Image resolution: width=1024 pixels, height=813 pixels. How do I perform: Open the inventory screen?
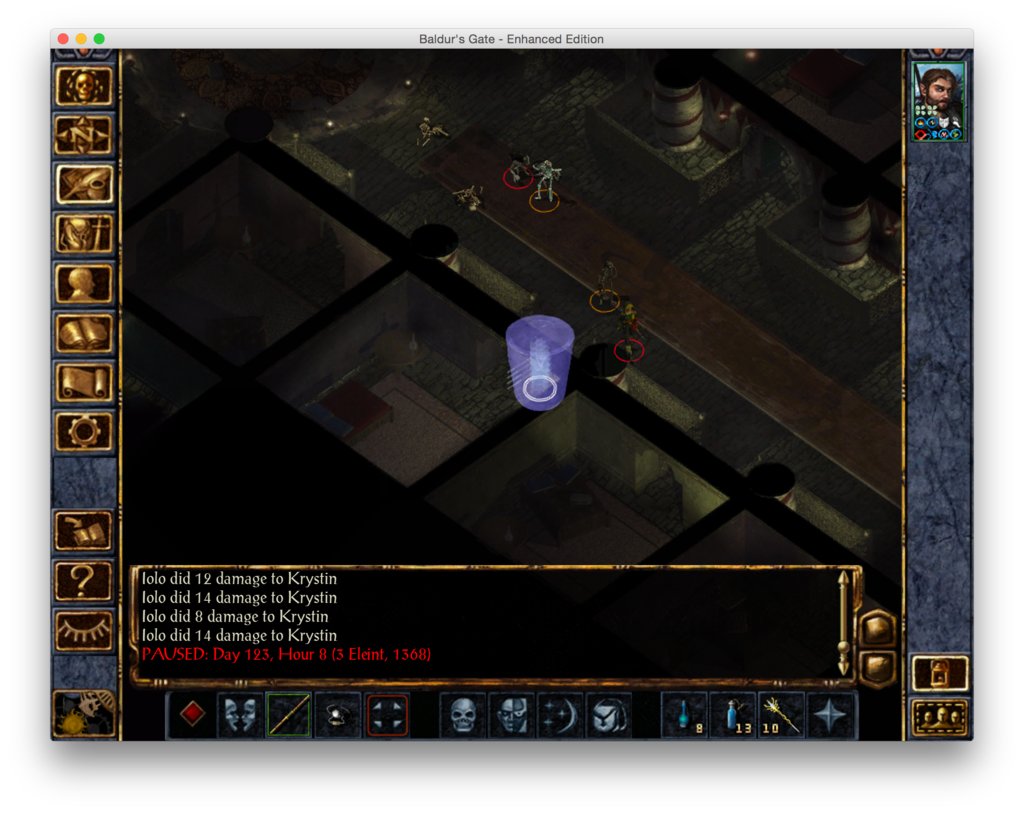tap(84, 234)
